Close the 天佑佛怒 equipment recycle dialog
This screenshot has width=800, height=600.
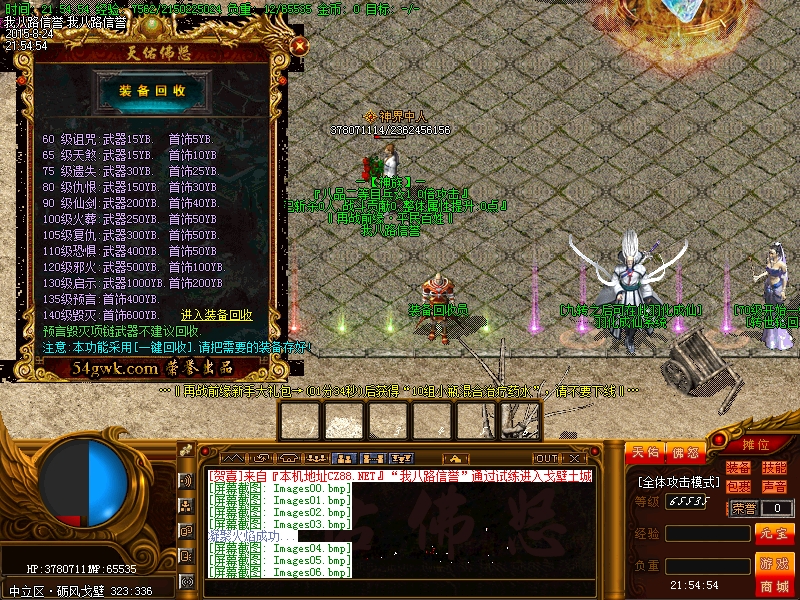(x=298, y=45)
